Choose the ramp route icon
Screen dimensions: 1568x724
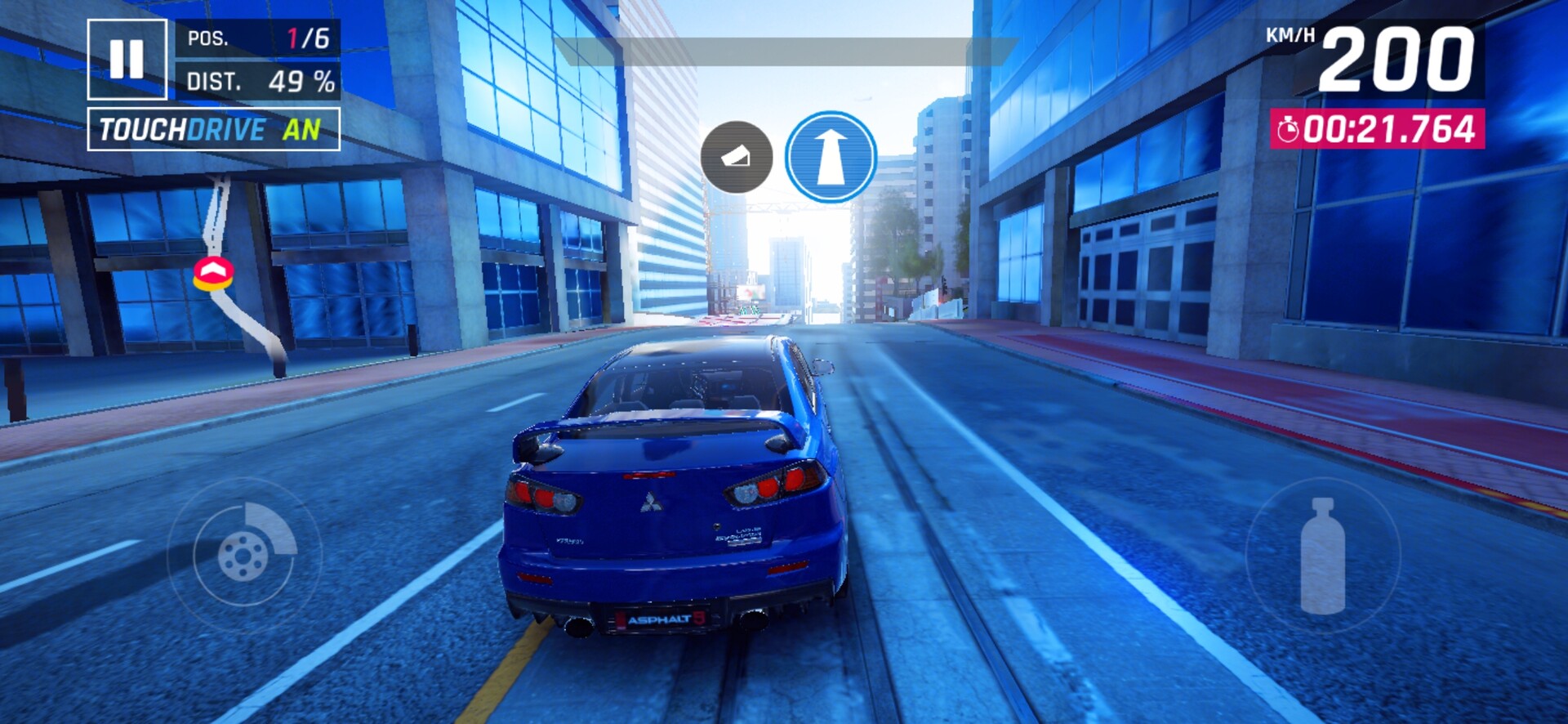pyautogui.click(x=736, y=157)
